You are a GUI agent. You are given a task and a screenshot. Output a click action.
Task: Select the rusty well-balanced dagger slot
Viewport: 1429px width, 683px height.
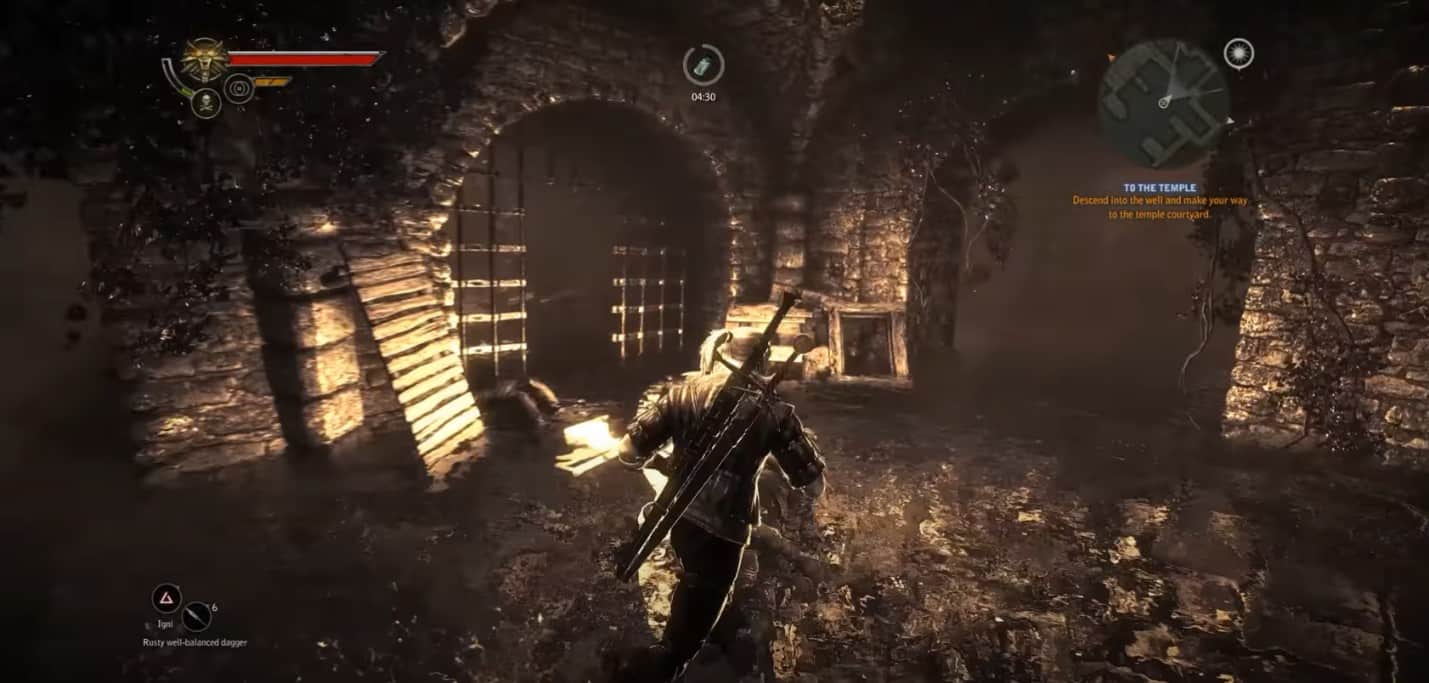point(196,615)
